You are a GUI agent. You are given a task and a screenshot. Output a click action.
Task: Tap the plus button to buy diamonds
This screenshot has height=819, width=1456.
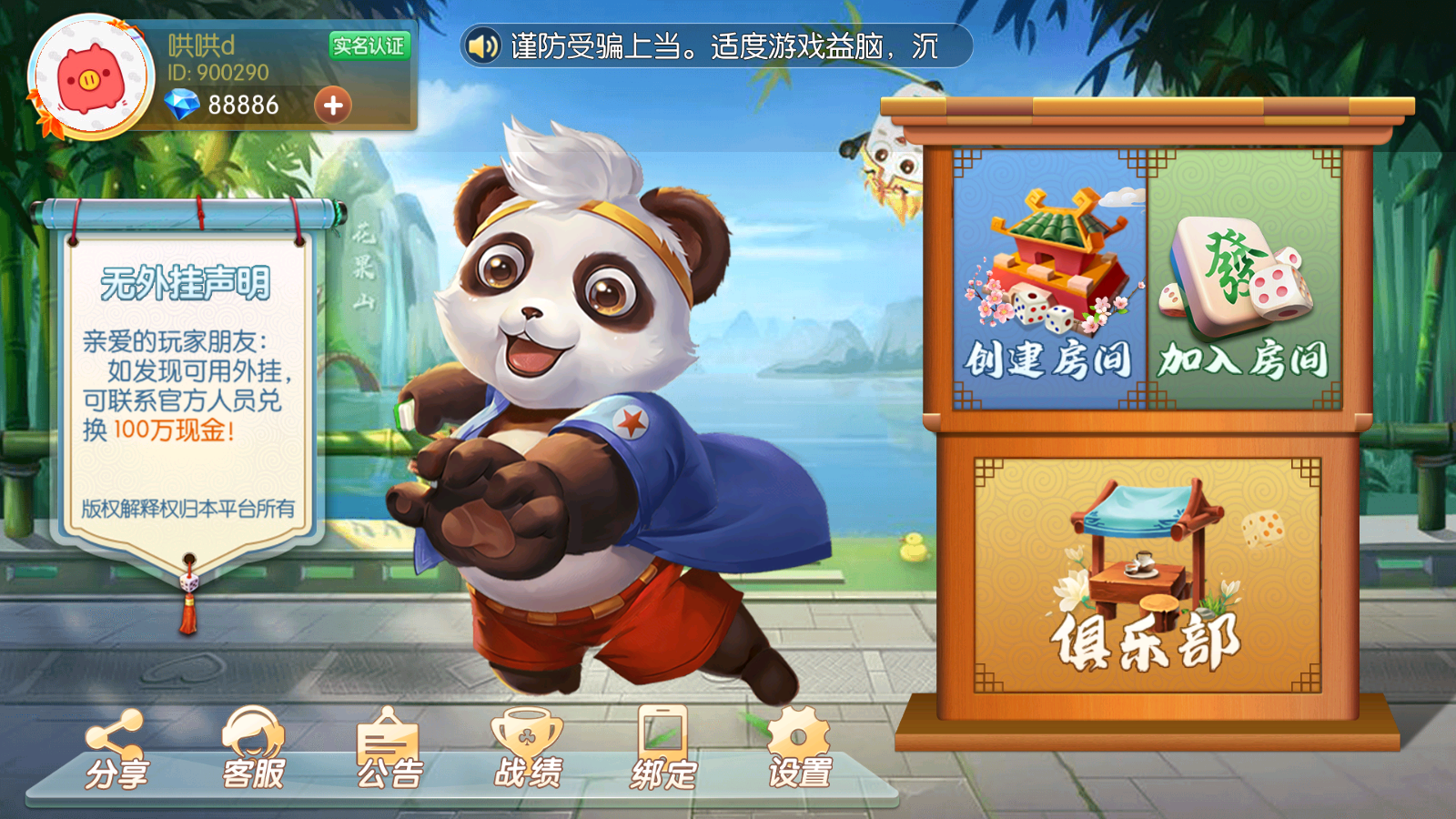tap(333, 106)
